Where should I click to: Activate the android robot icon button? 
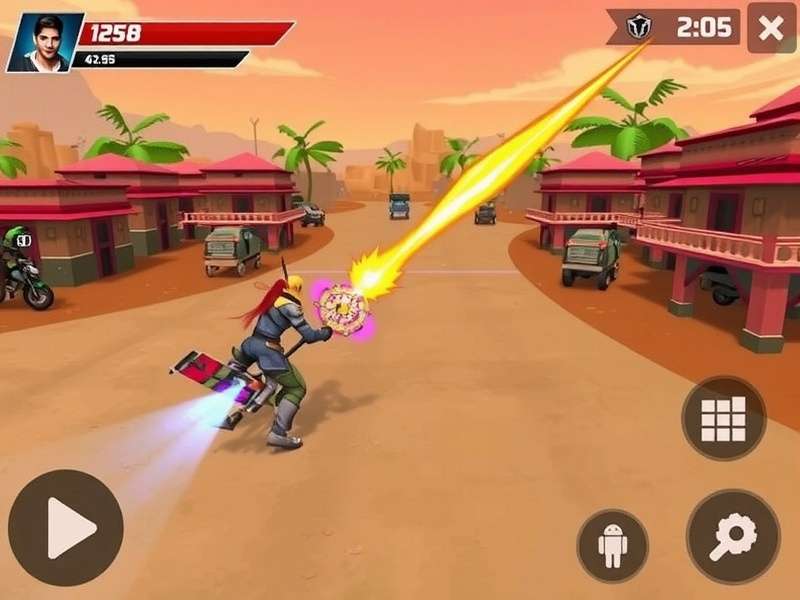tap(612, 545)
